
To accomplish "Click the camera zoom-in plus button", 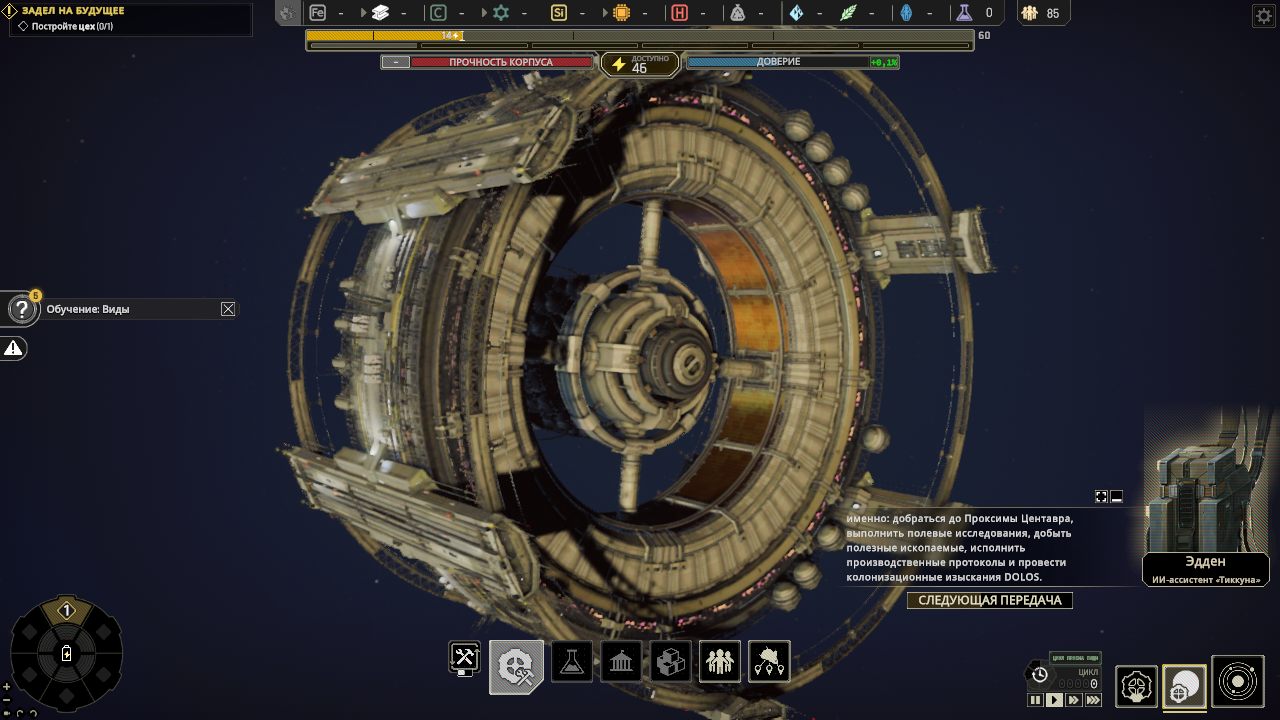I will 7,687.
